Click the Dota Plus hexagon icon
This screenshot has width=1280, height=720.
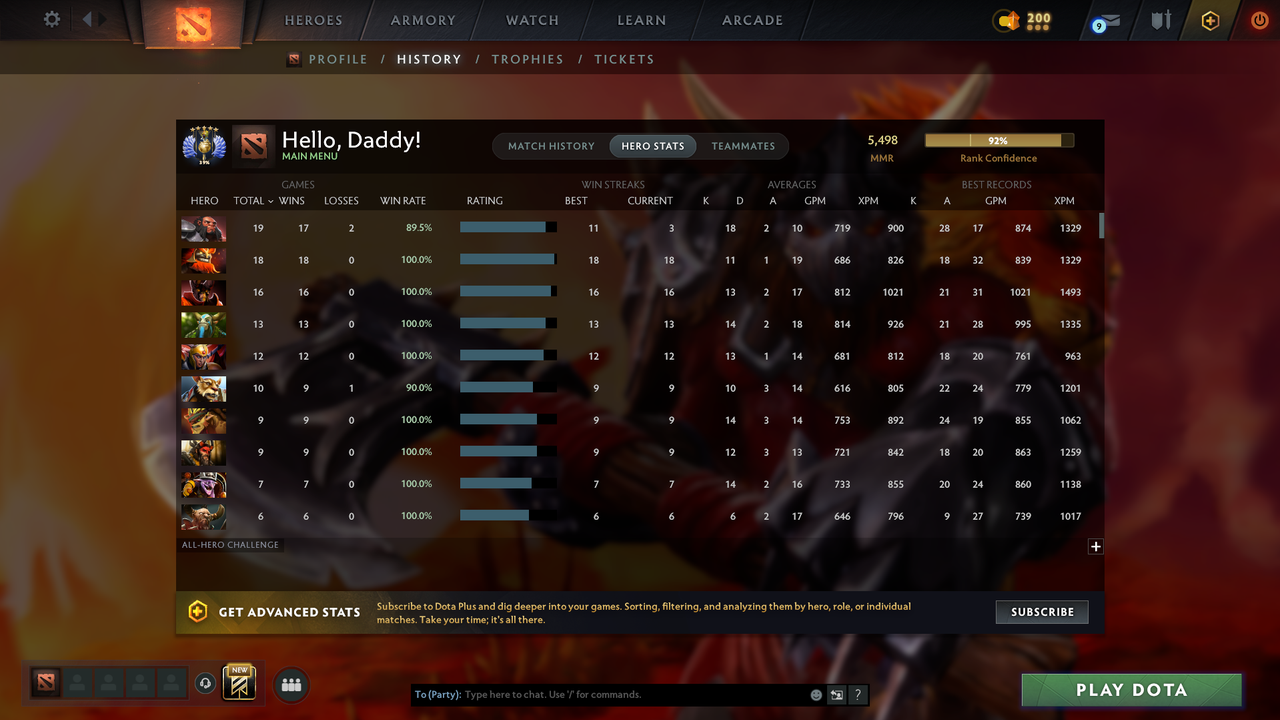point(1209,20)
